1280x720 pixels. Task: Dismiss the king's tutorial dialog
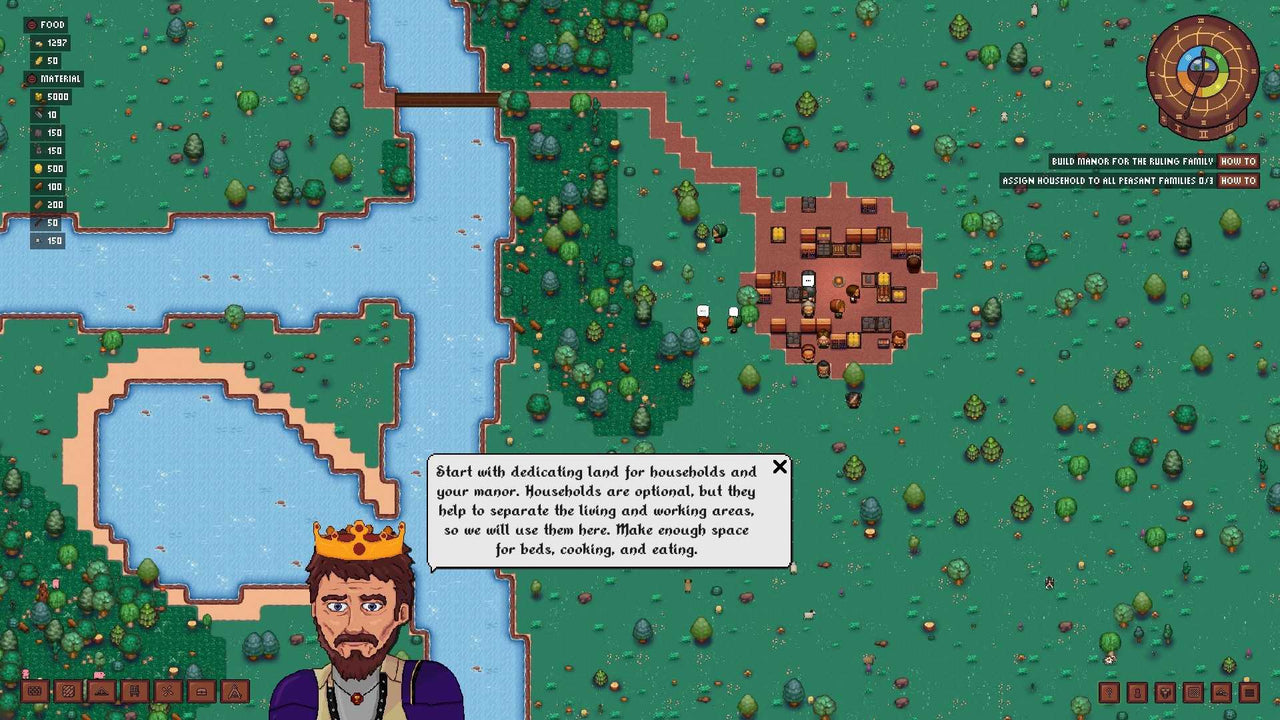coord(780,467)
